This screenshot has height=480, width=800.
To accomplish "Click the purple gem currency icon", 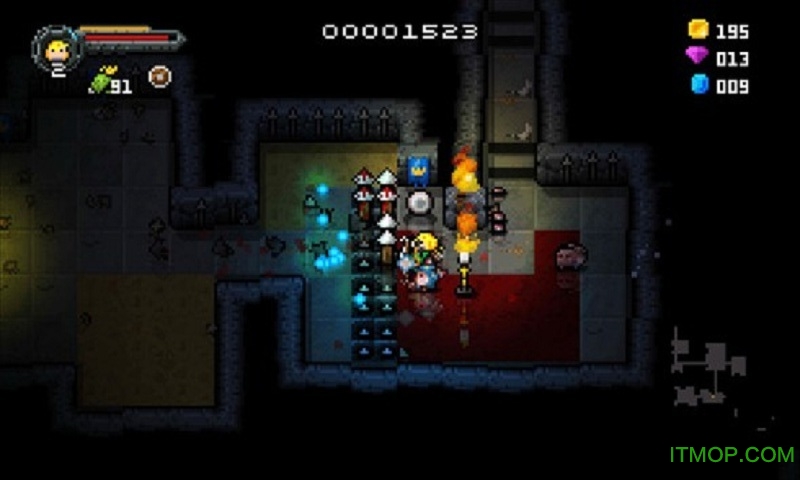I will coord(697,57).
